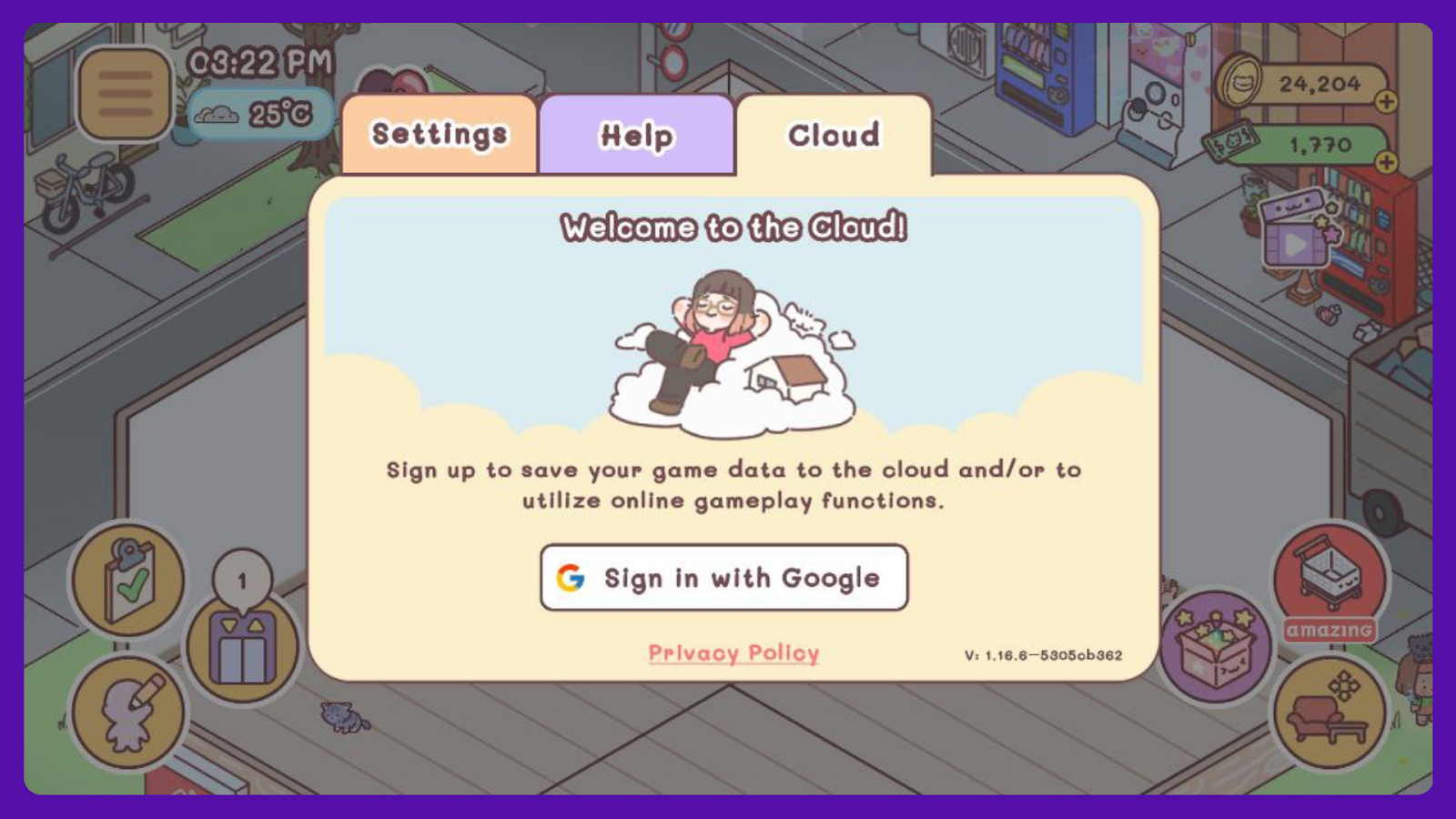Enter furniture placement mode
The width and height of the screenshot is (1456, 819).
[x=1330, y=712]
